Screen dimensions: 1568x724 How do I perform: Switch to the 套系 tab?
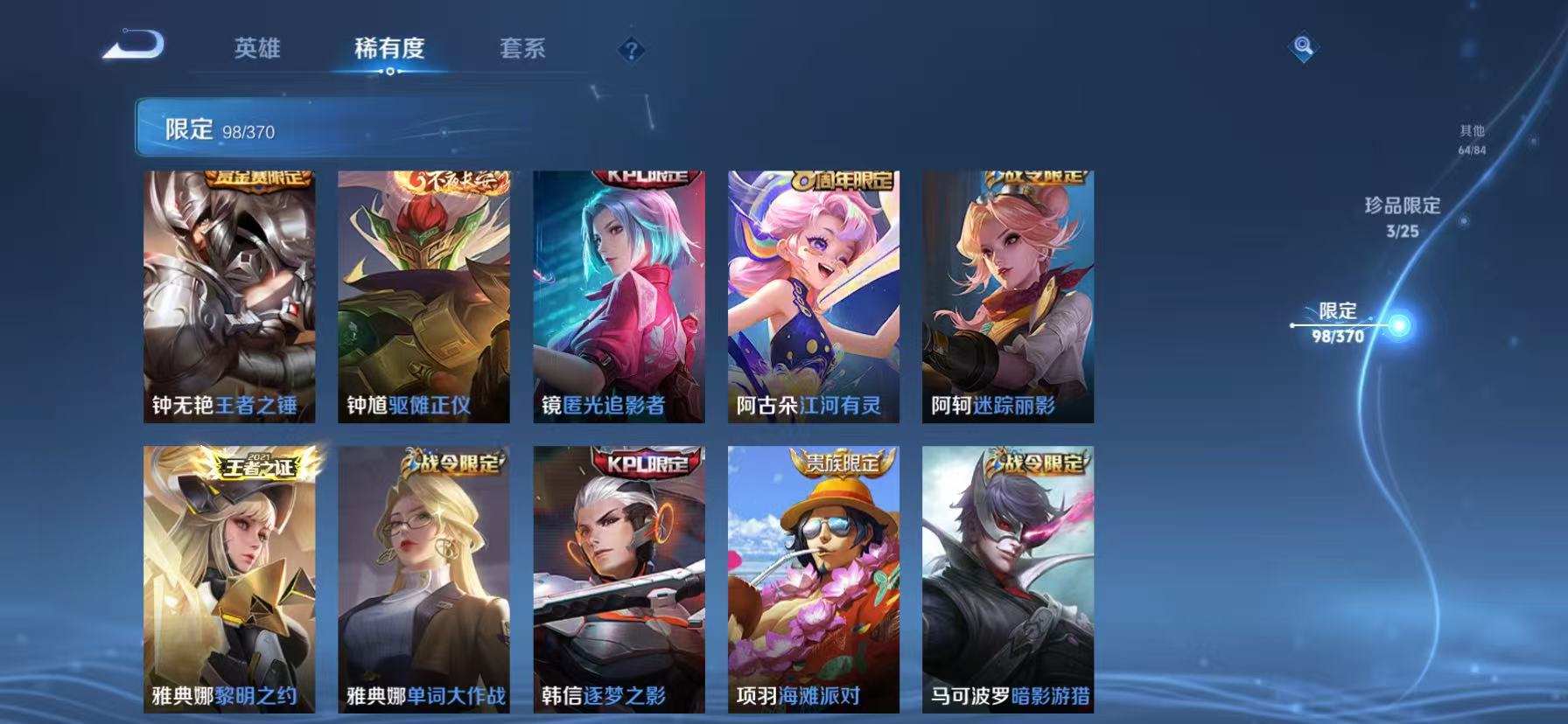523,50
